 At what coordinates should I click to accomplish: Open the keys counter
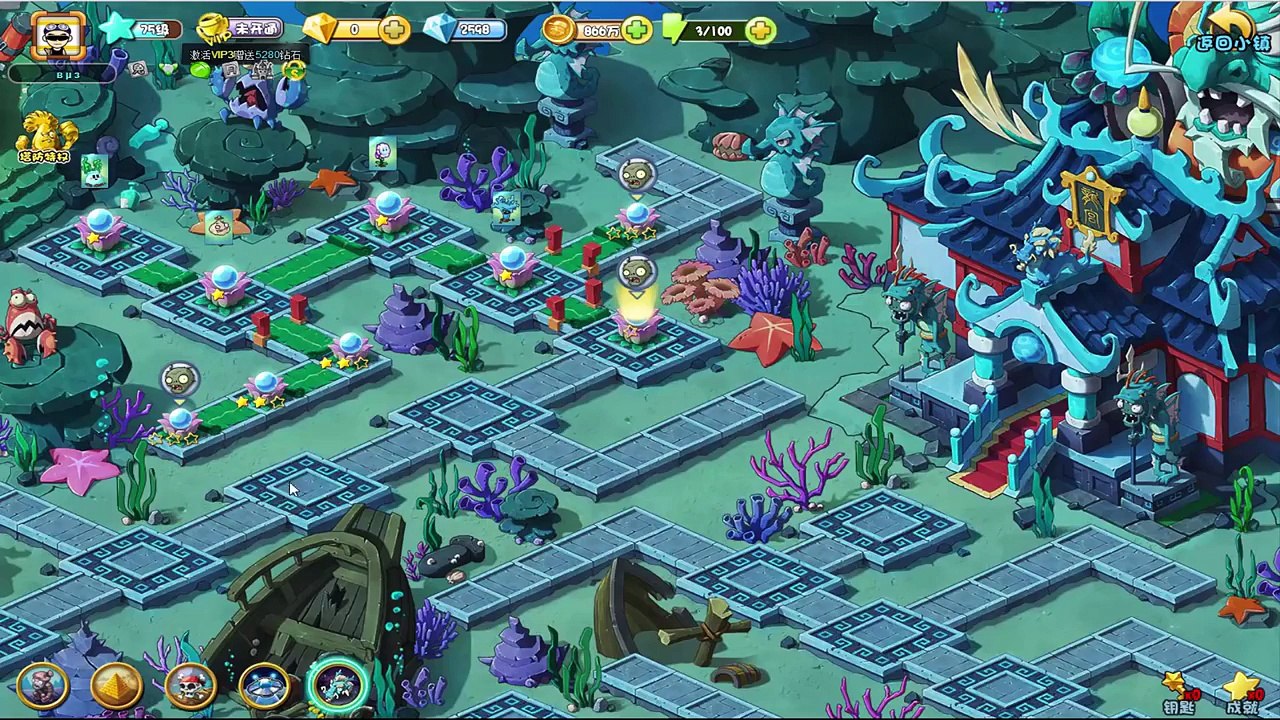(x=1179, y=692)
